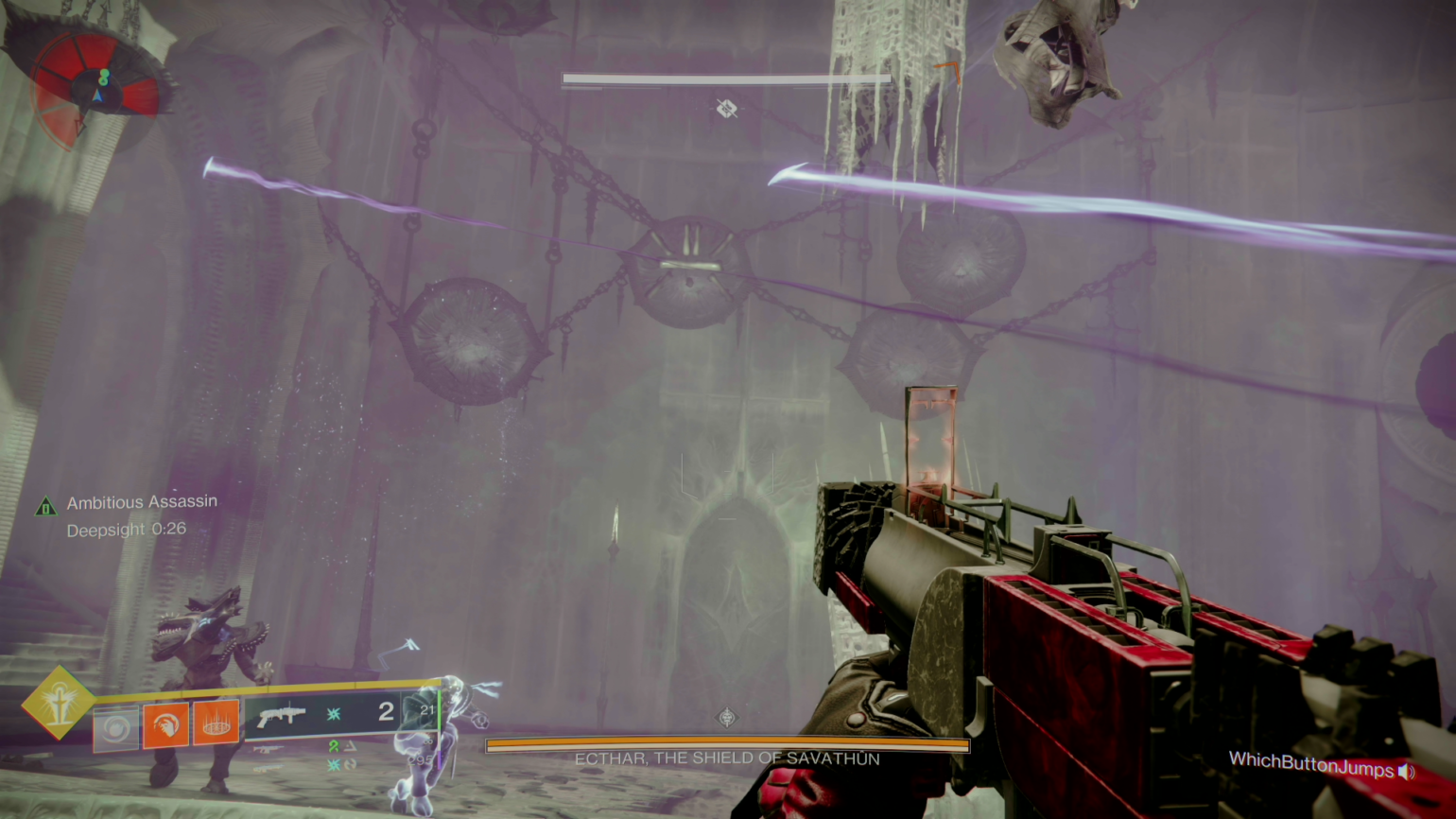Mute the WhichButtonJumps voice speaker icon
Image resolution: width=1456 pixels, height=819 pixels.
click(x=1406, y=772)
